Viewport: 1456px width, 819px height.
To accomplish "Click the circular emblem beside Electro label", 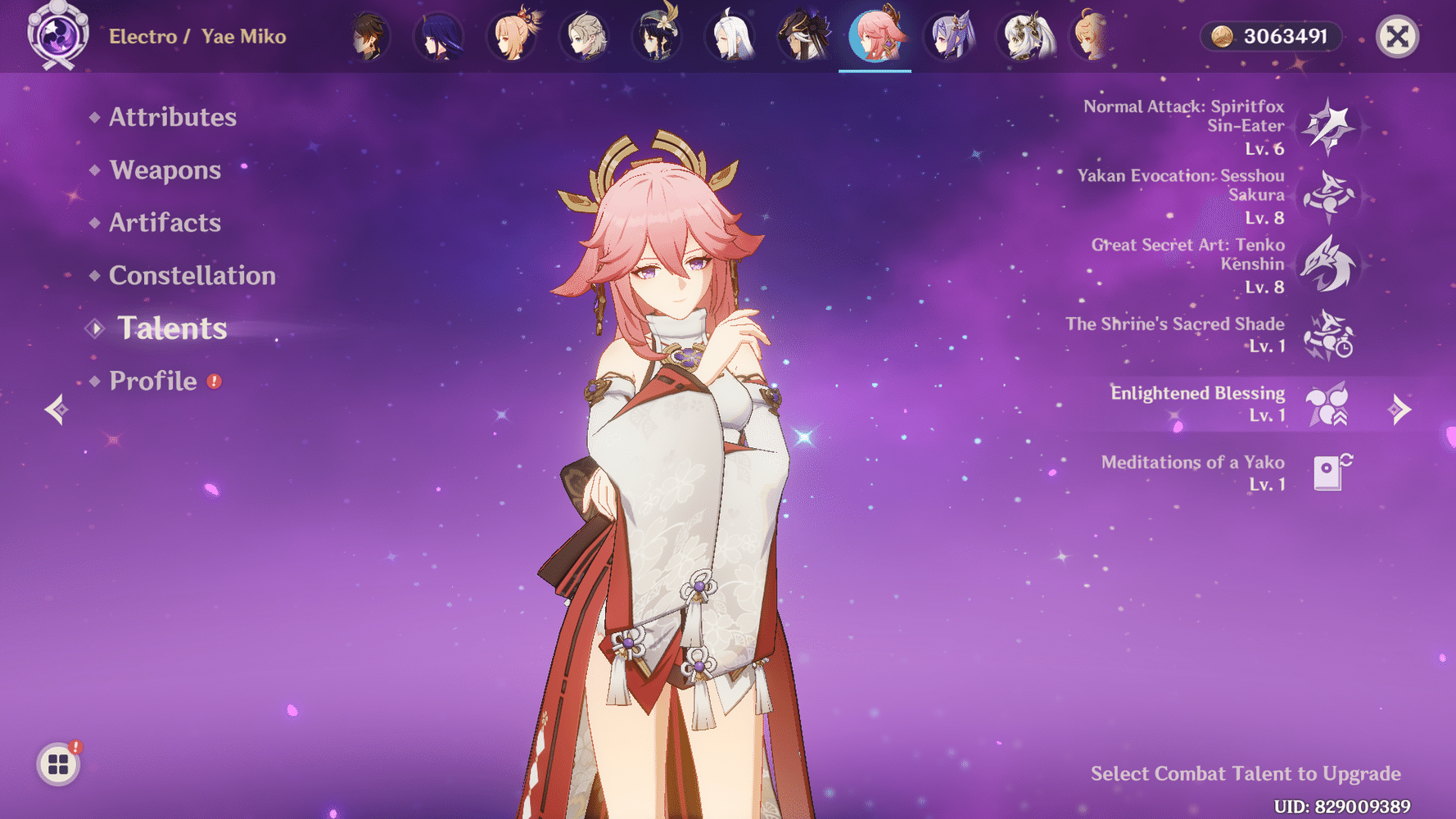I will point(57,36).
